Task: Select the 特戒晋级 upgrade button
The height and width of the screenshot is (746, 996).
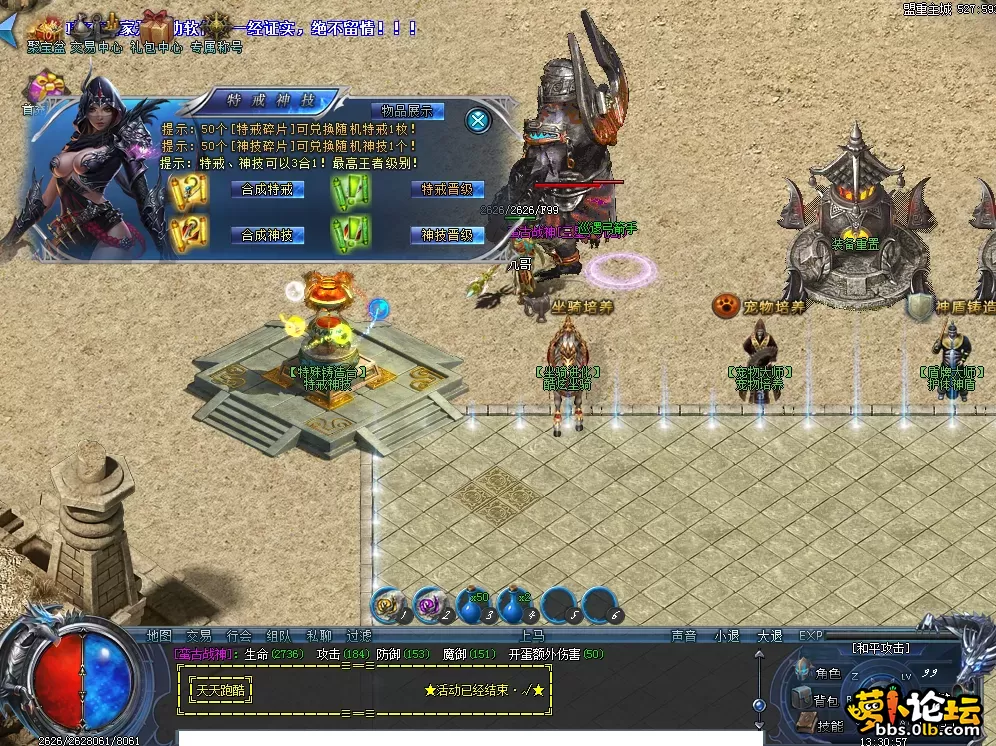Action: coord(447,189)
